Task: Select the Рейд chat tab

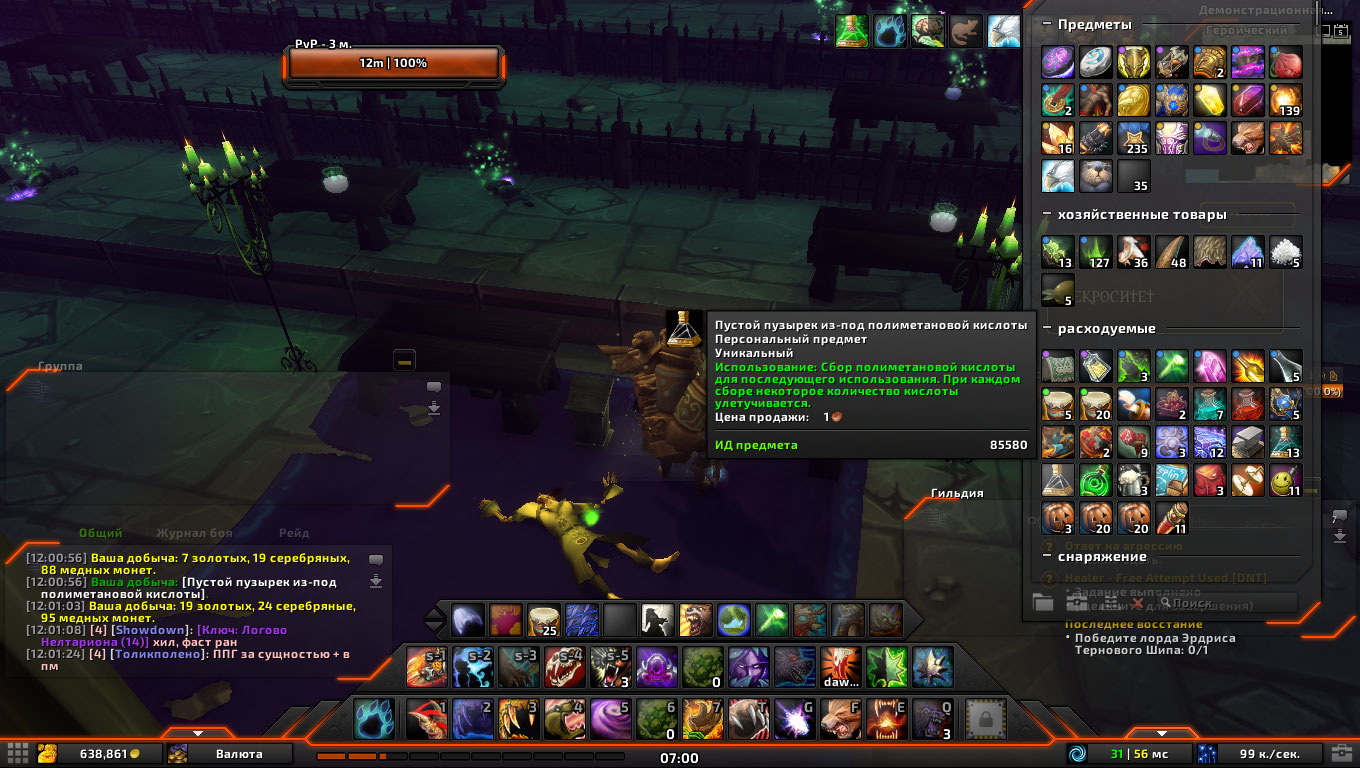Action: 294,533
